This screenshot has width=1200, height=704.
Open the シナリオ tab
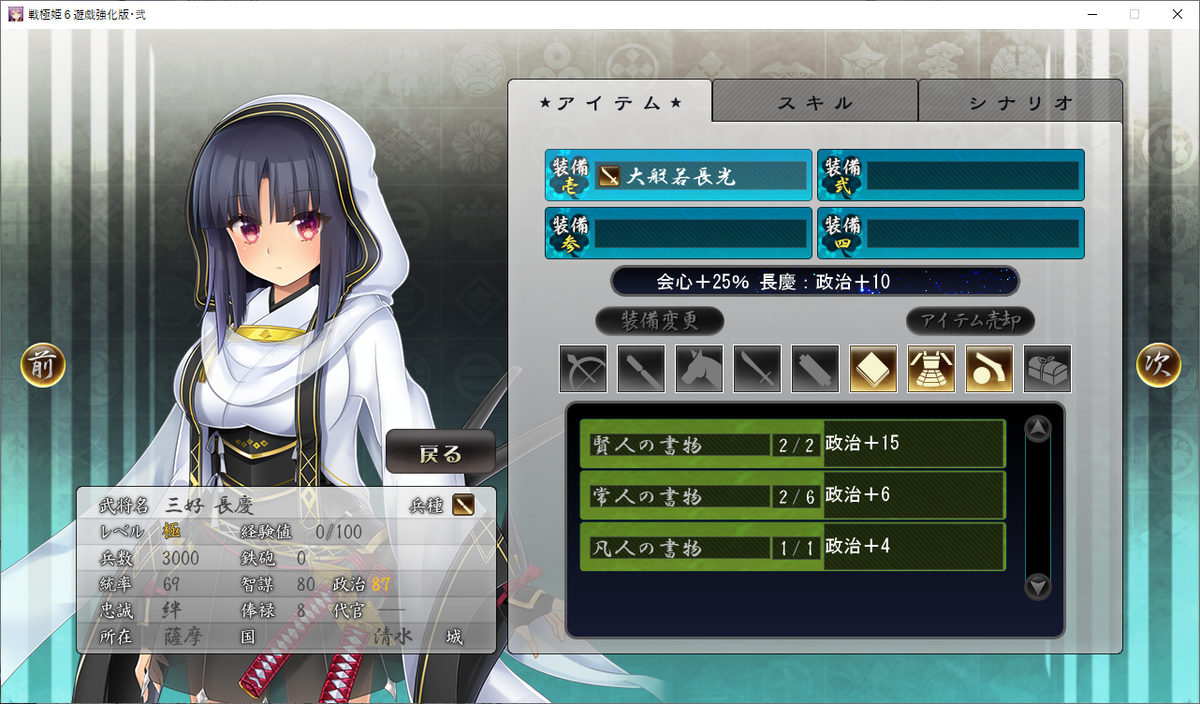point(1020,102)
